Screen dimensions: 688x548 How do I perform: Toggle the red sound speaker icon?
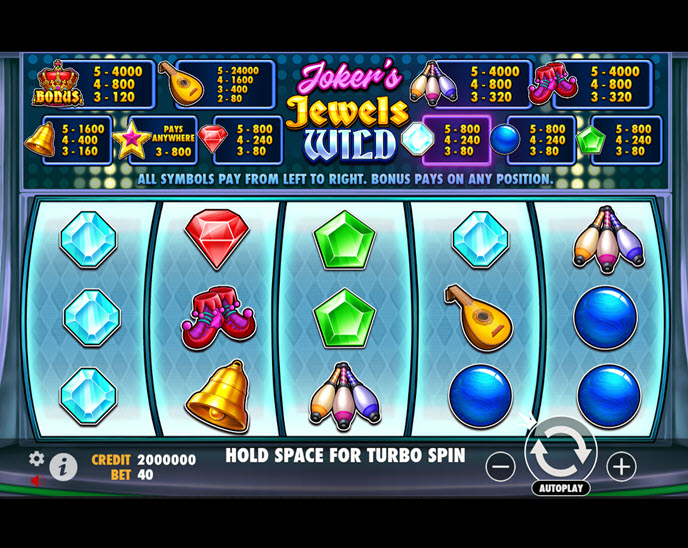[37, 480]
